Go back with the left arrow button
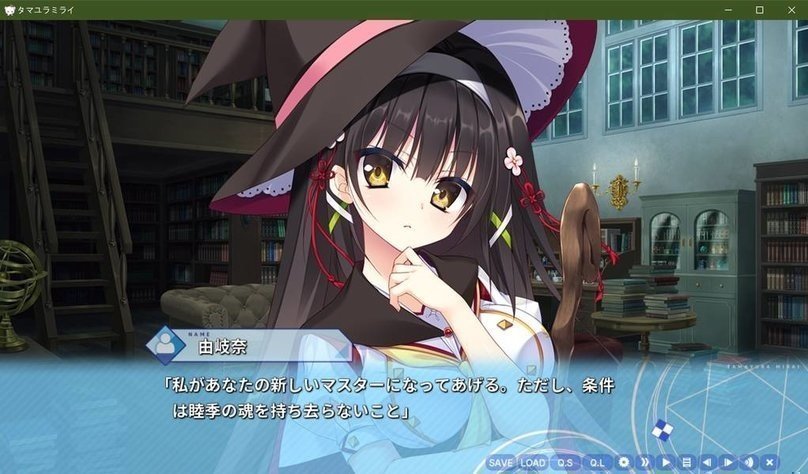This screenshot has height=474, width=808. point(706,463)
